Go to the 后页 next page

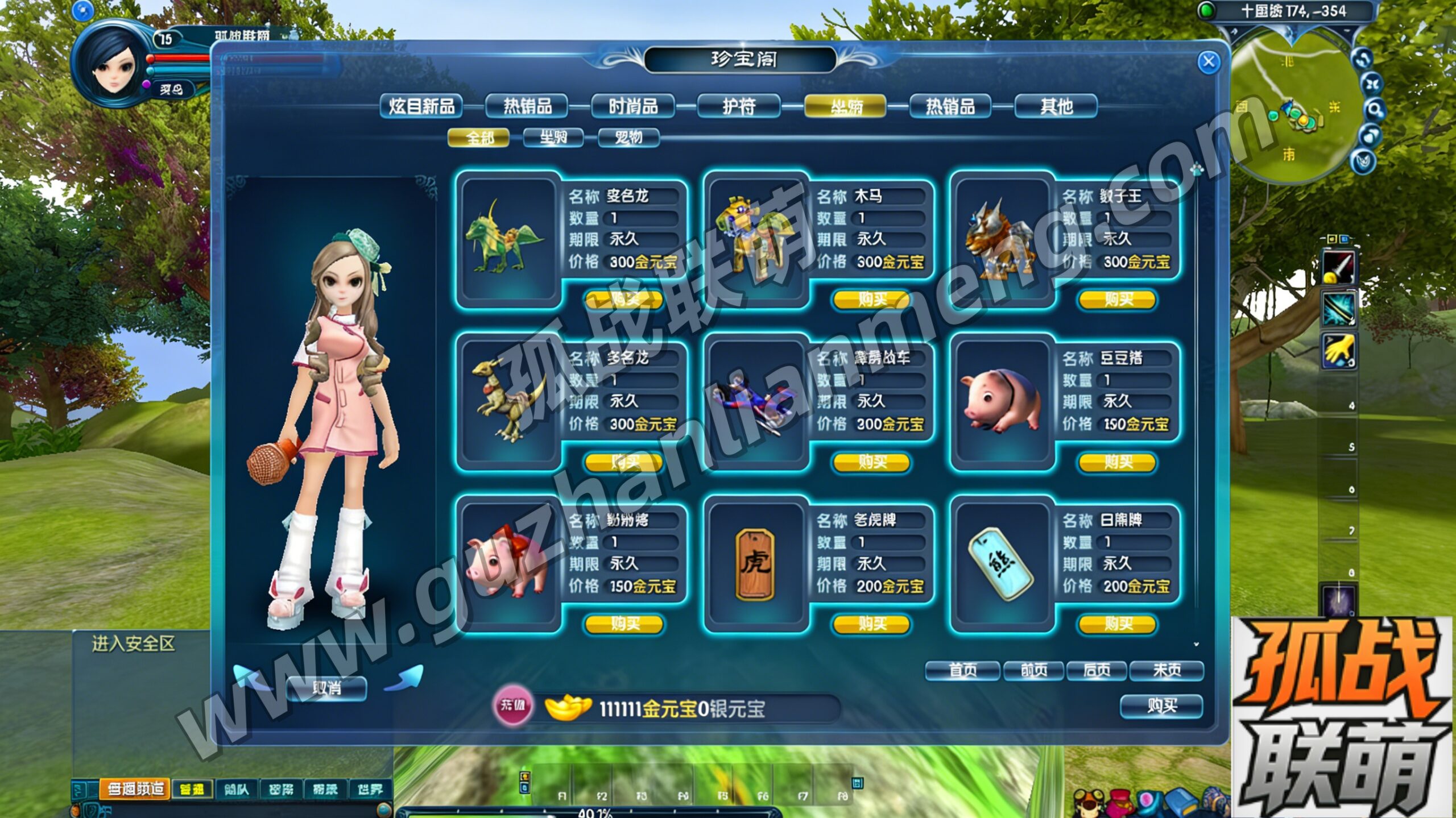tap(1097, 671)
